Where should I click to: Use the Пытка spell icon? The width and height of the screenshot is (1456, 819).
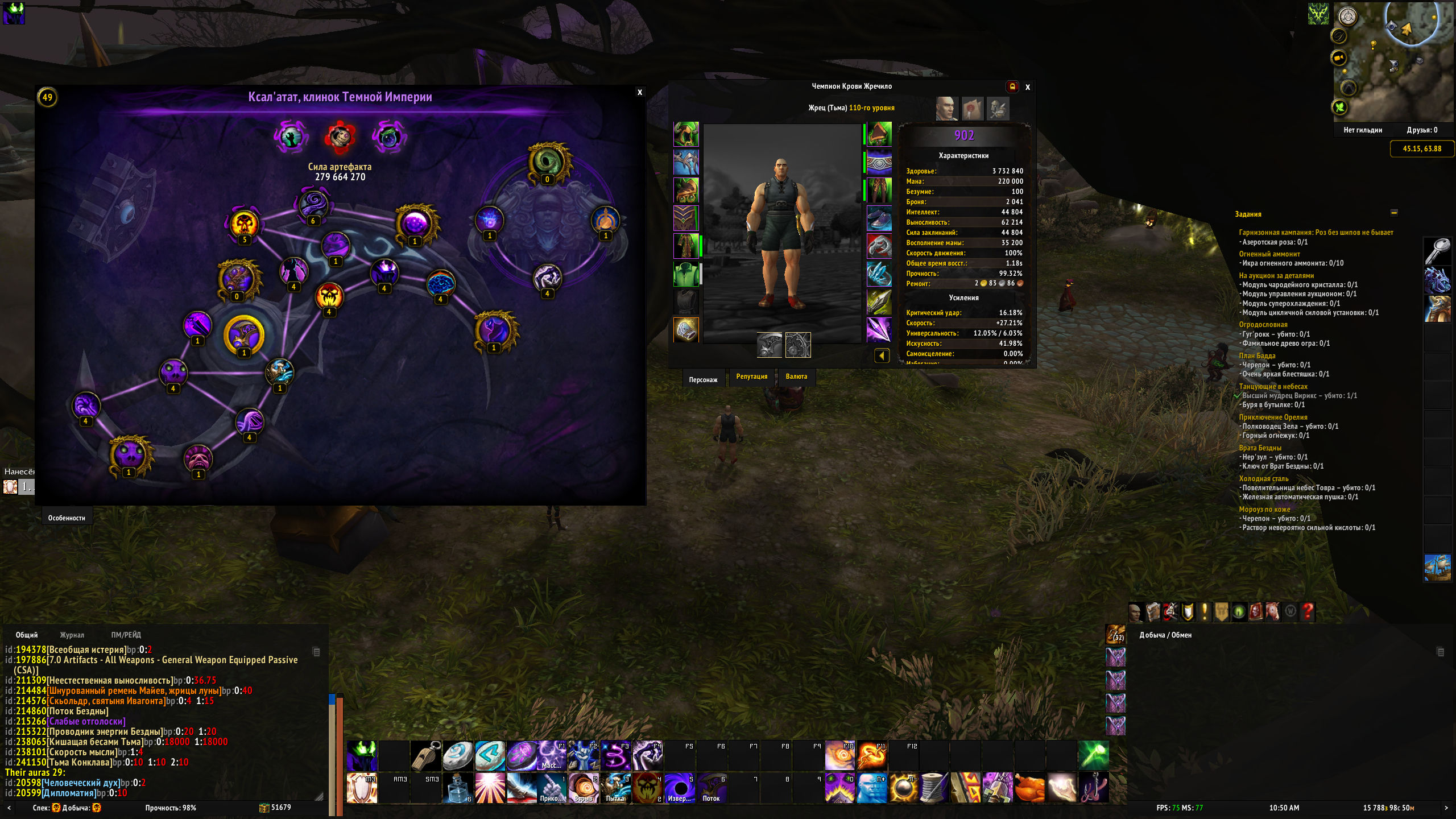(615, 787)
